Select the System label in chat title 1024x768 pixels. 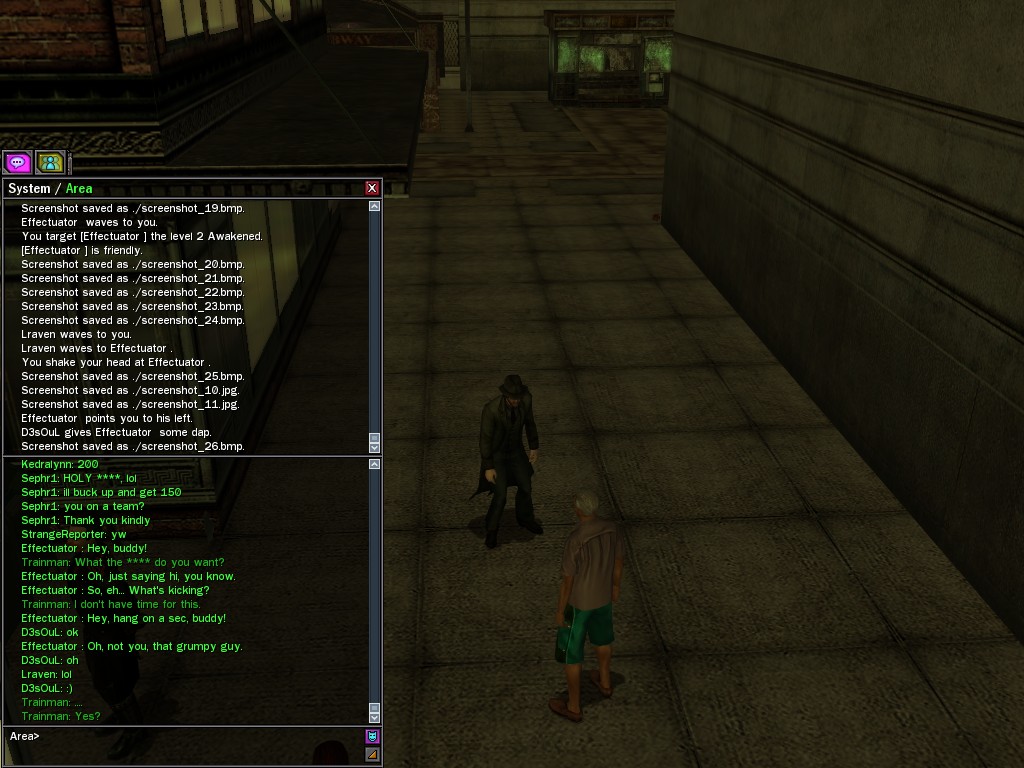(x=29, y=189)
